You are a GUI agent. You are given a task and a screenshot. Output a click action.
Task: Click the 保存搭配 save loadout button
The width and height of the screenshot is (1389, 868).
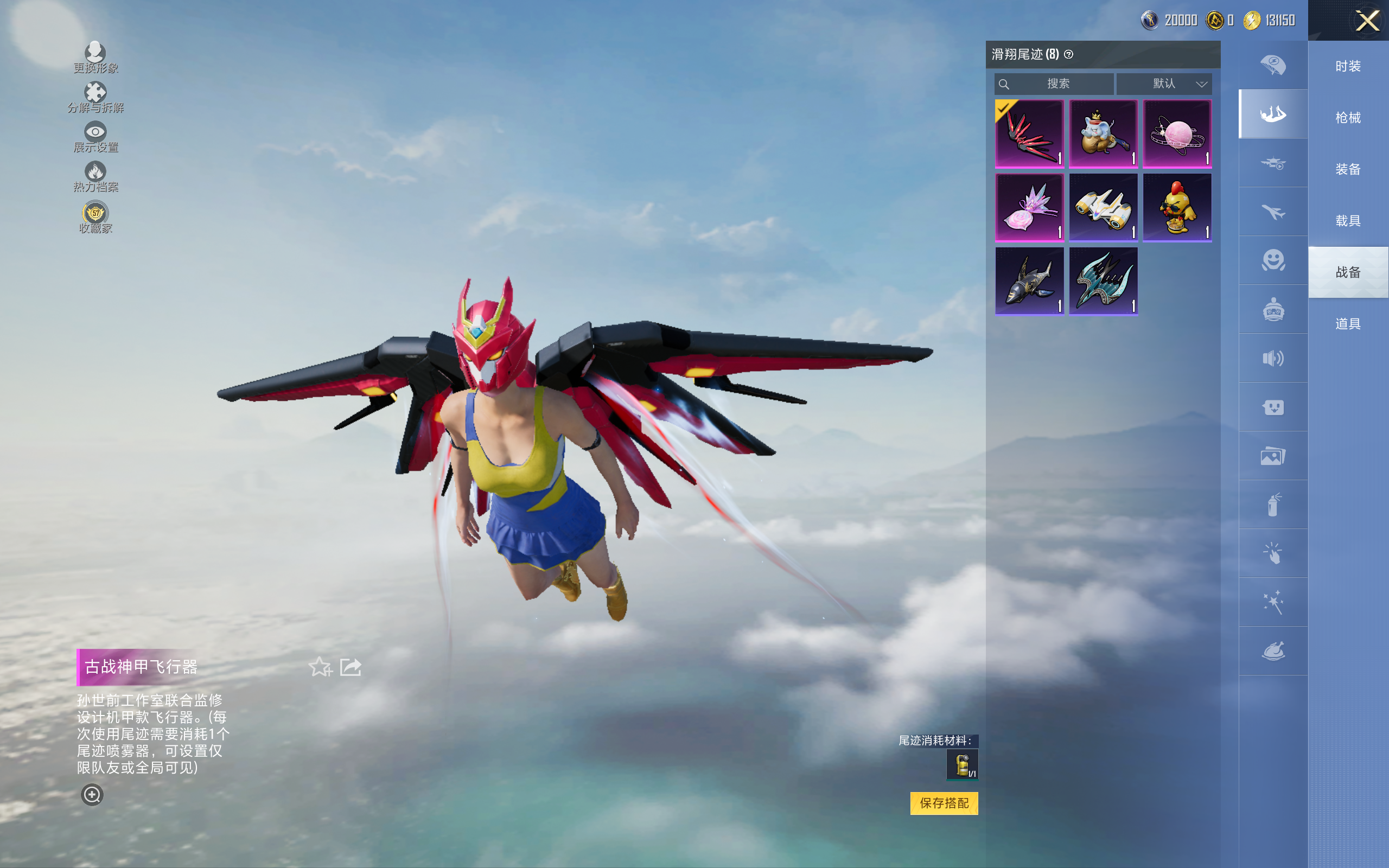click(944, 802)
